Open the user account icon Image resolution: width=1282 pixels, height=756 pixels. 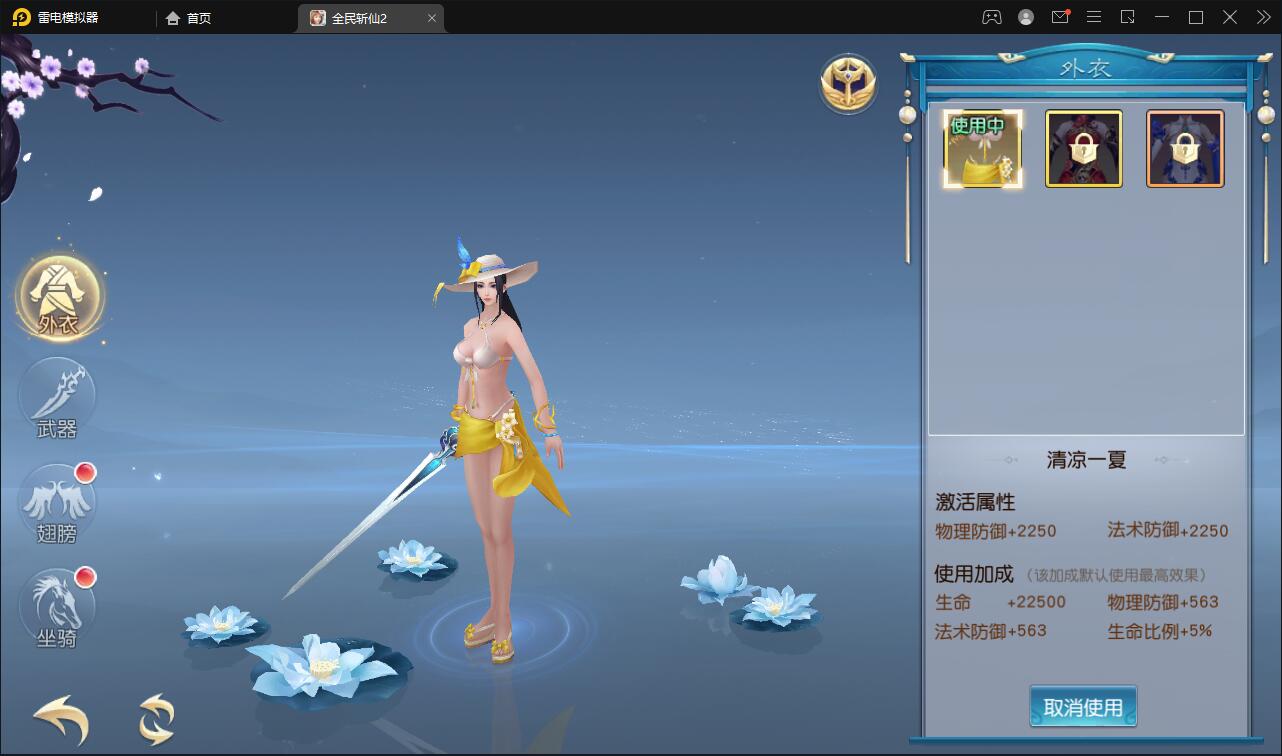click(x=1024, y=17)
